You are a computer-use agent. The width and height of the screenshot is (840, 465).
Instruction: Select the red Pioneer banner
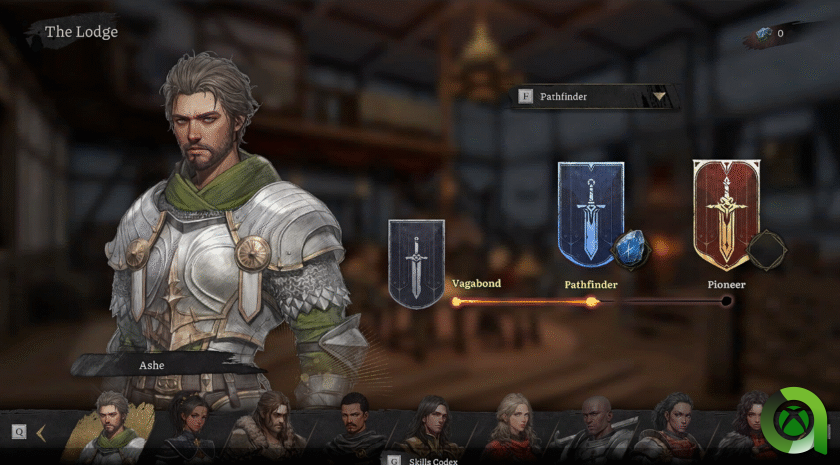[x=726, y=213]
